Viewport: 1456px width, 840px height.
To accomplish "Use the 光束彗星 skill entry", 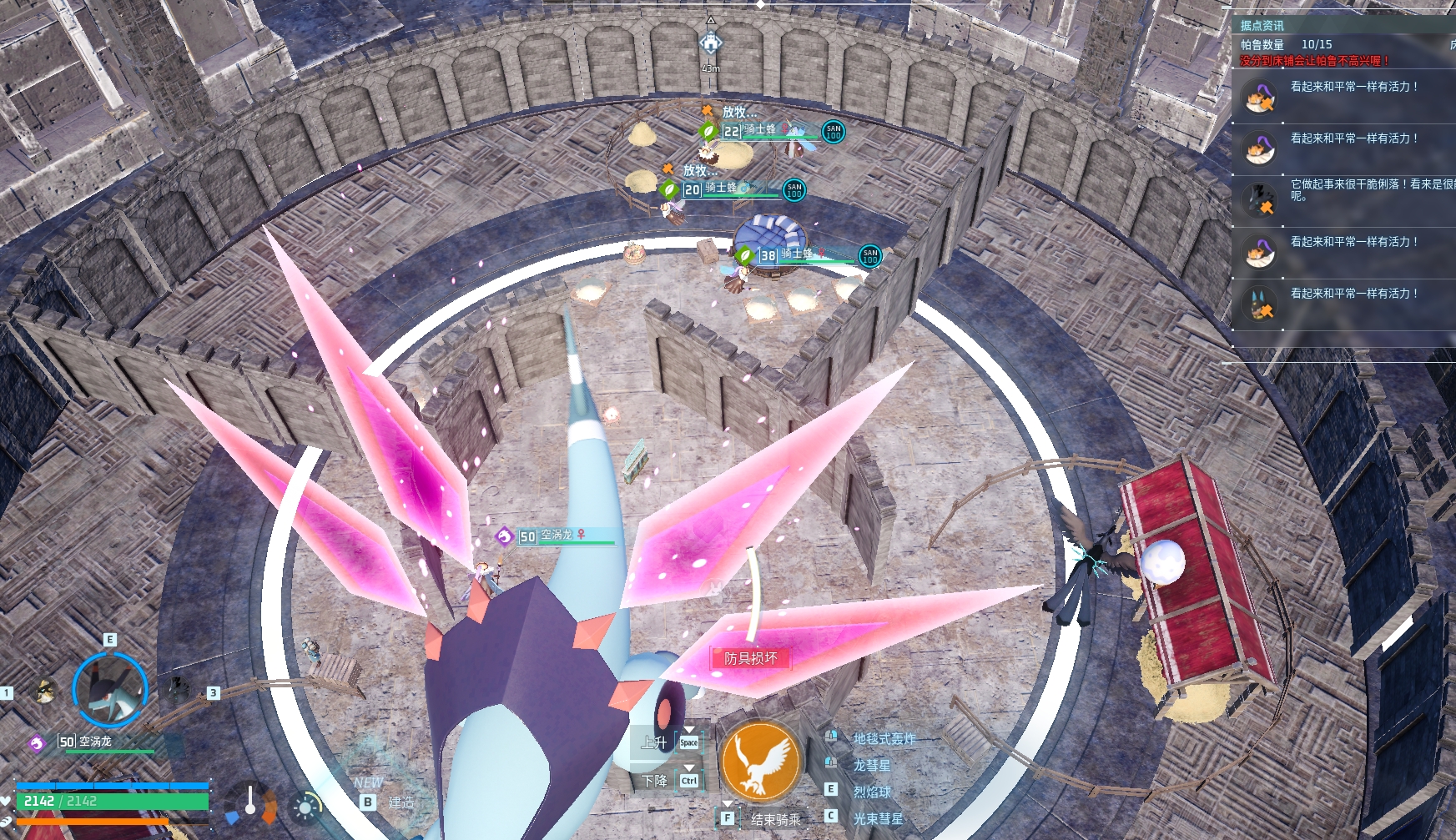I will click(878, 818).
